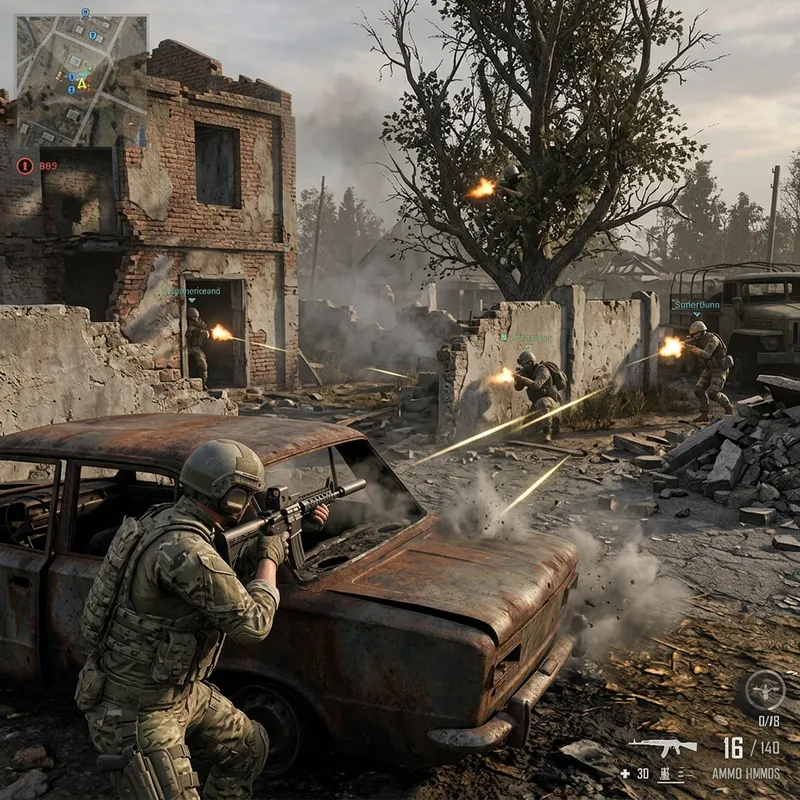Activate the circular drone ability icon
The image size is (800, 800).
pos(765,690)
